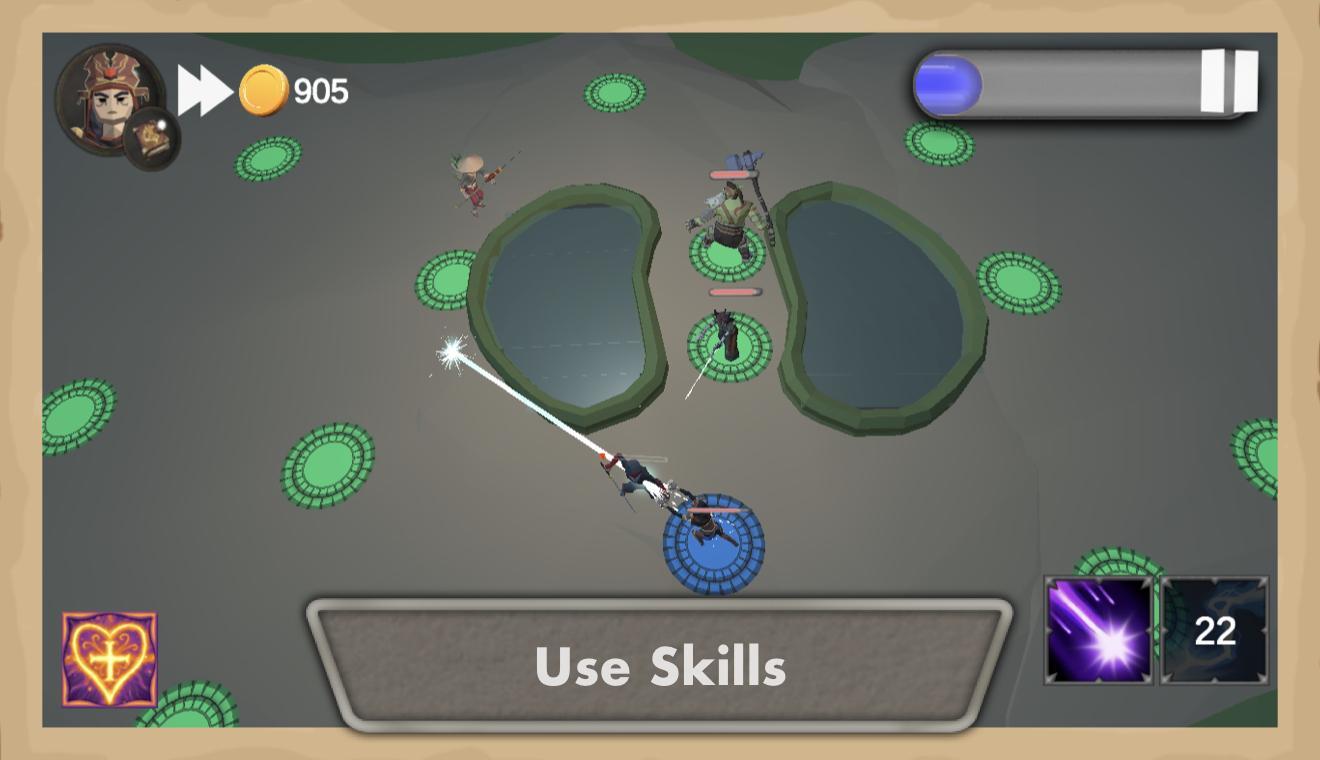The height and width of the screenshot is (760, 1320).
Task: Click the gold coin icon
Action: 262,92
